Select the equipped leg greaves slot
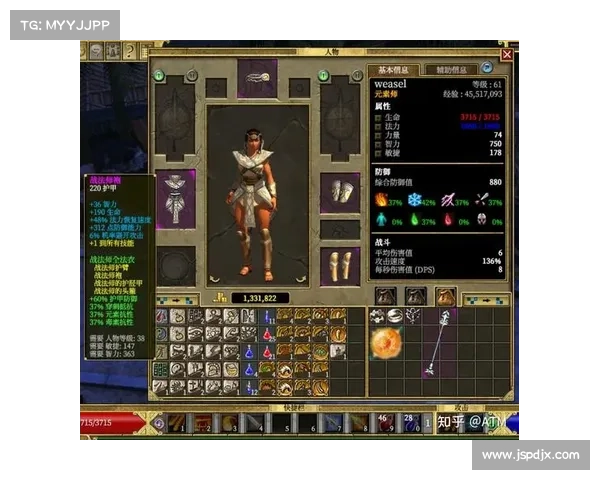 point(339,265)
